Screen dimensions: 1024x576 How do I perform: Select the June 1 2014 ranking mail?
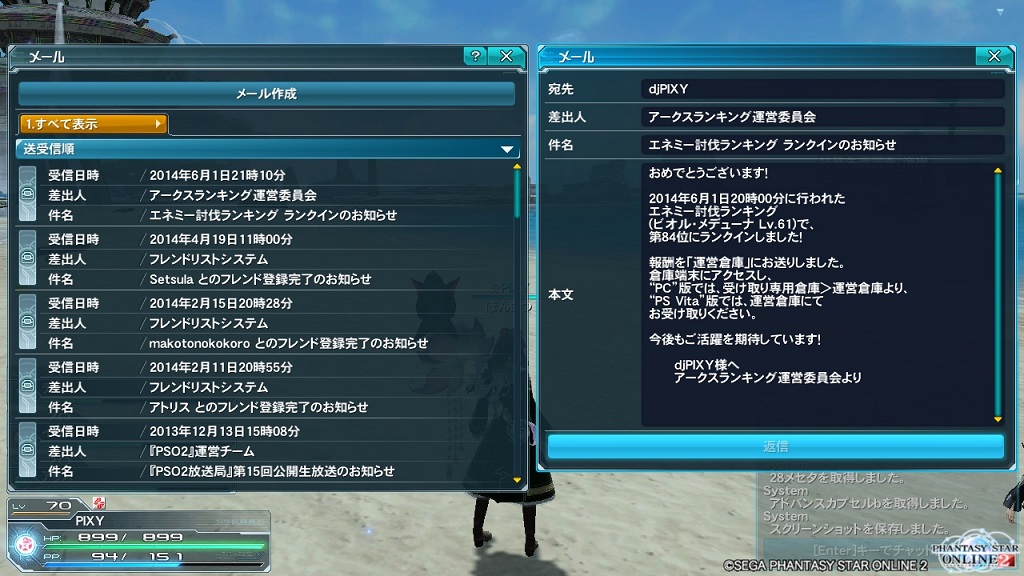pyautogui.click(x=266, y=195)
